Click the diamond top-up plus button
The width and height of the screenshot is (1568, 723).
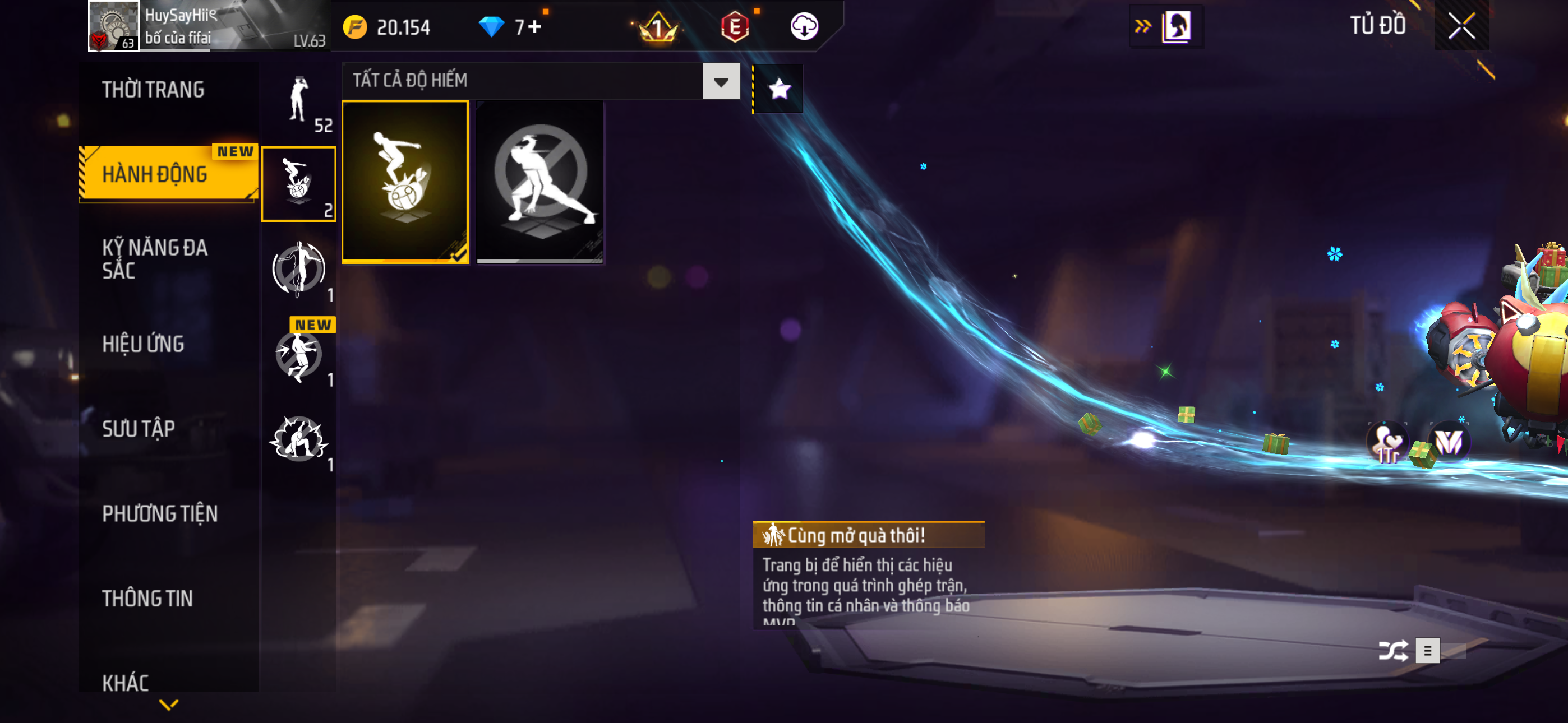pyautogui.click(x=534, y=27)
